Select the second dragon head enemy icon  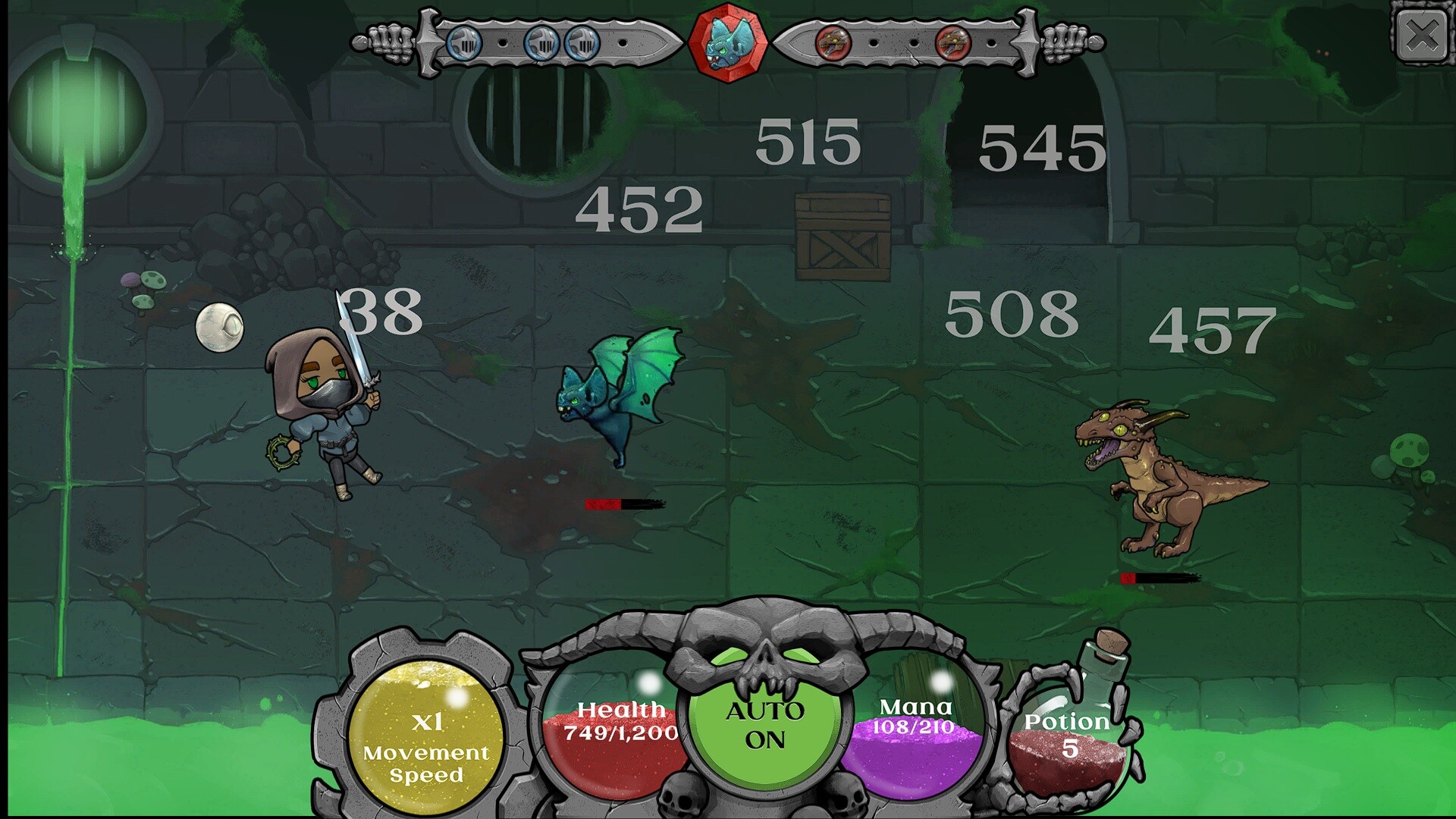[952, 44]
